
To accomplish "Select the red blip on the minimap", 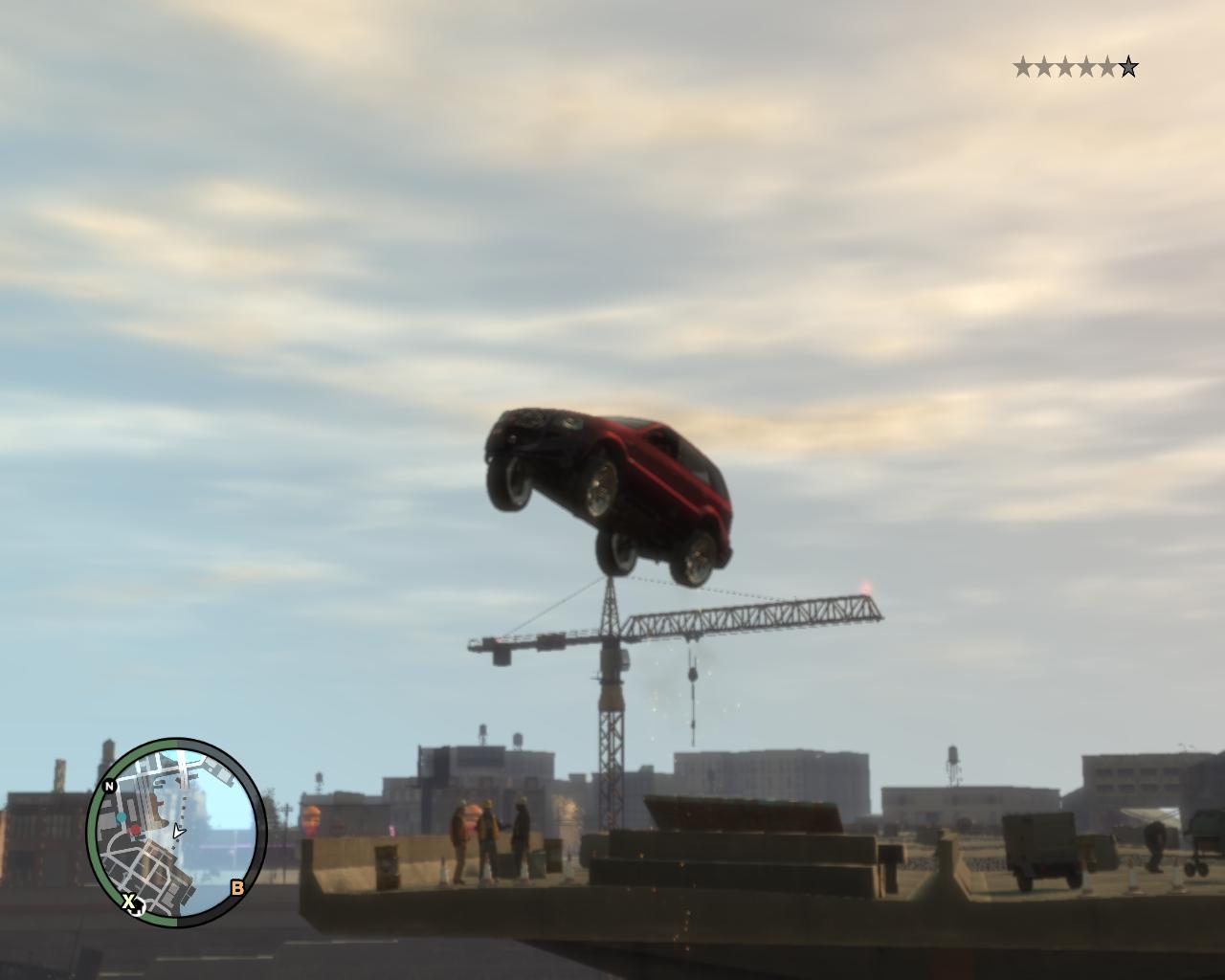I will click(135, 830).
